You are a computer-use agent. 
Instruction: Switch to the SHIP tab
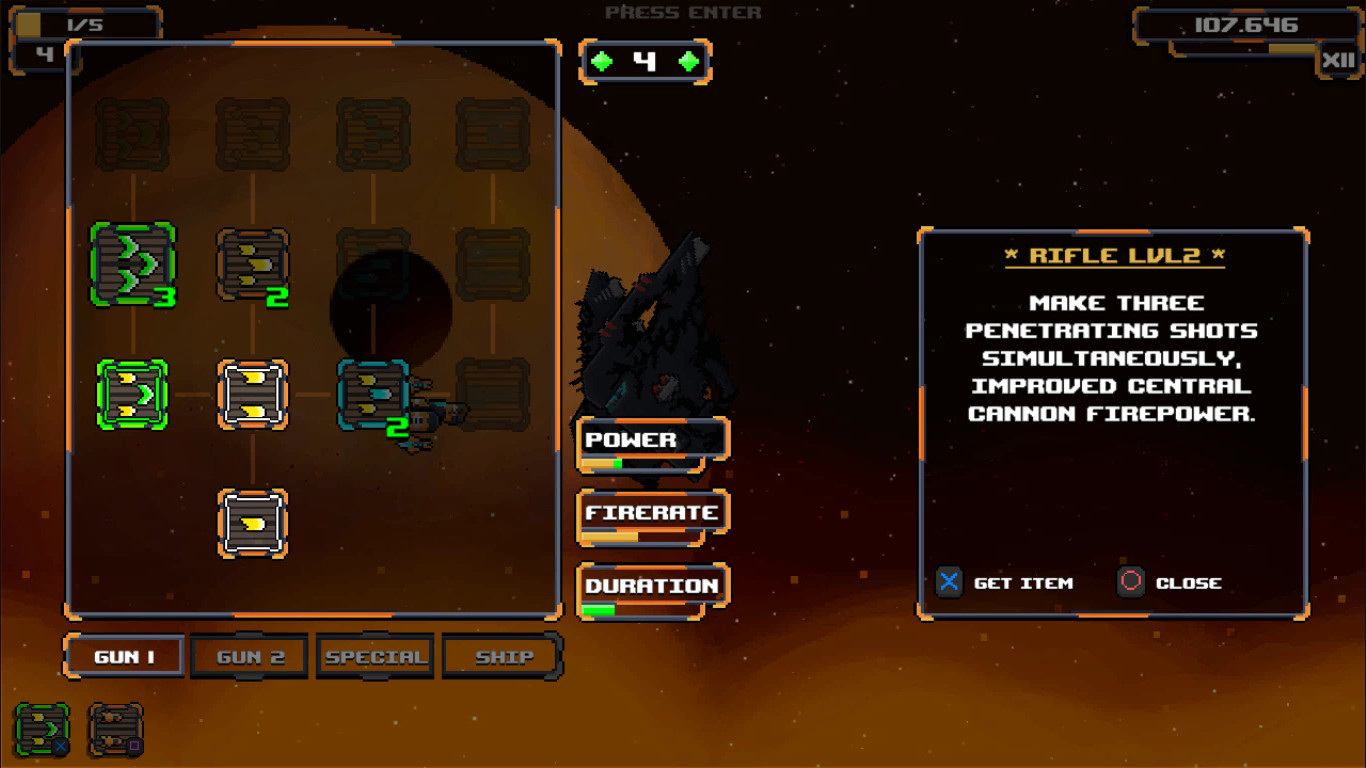point(502,656)
